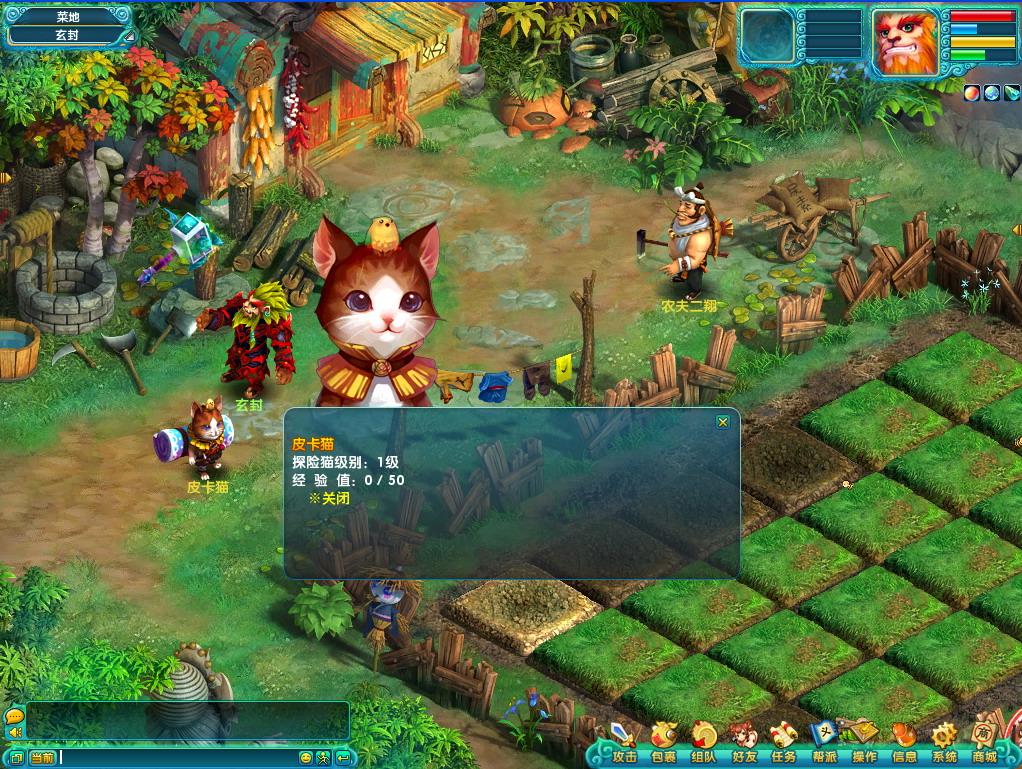
Task: Close the 皮卡猫 info dialog
Action: pos(723,422)
